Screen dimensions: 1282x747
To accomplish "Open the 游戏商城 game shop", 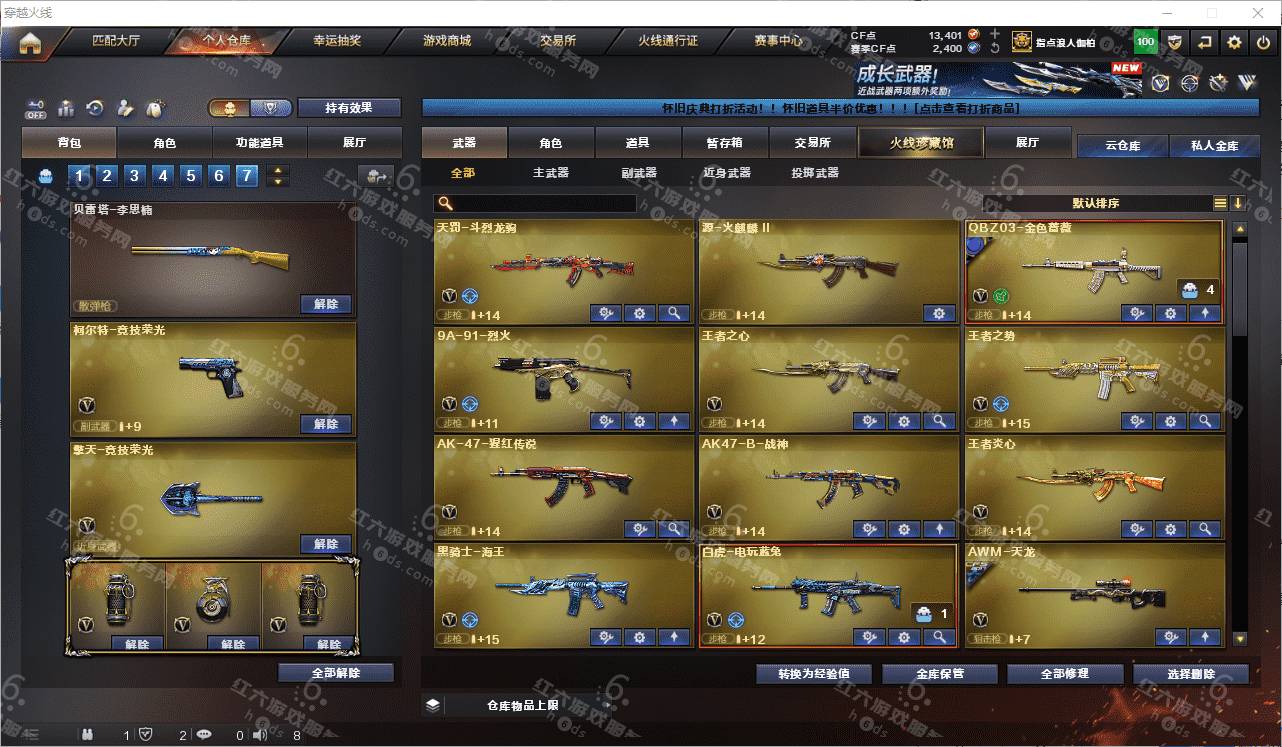I will pos(447,42).
